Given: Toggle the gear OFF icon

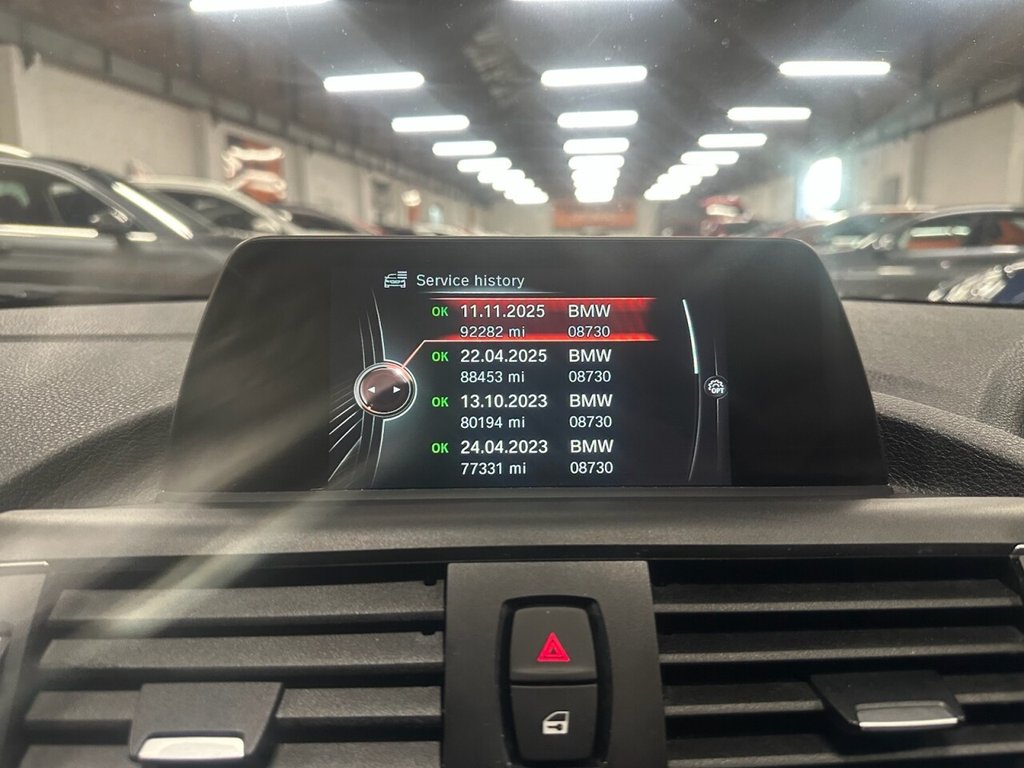Looking at the screenshot, I should (714, 386).
